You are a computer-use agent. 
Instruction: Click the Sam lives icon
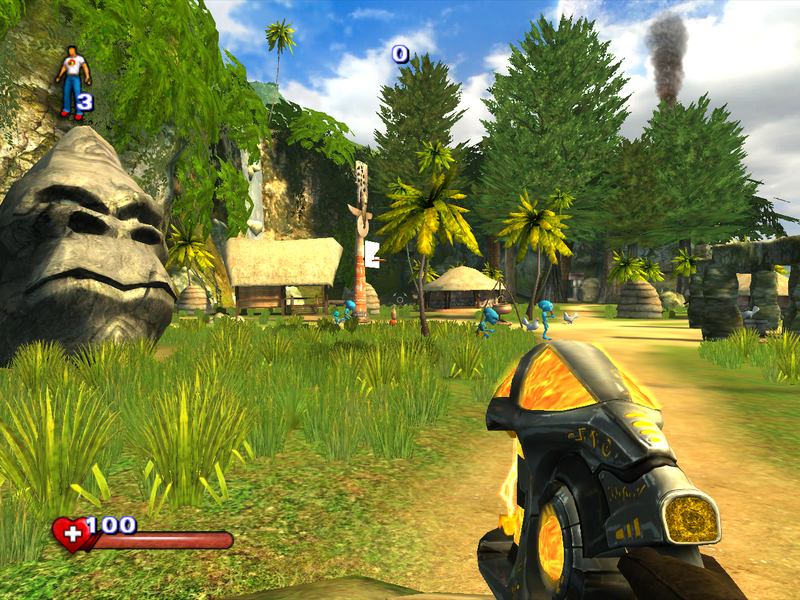click(x=72, y=82)
